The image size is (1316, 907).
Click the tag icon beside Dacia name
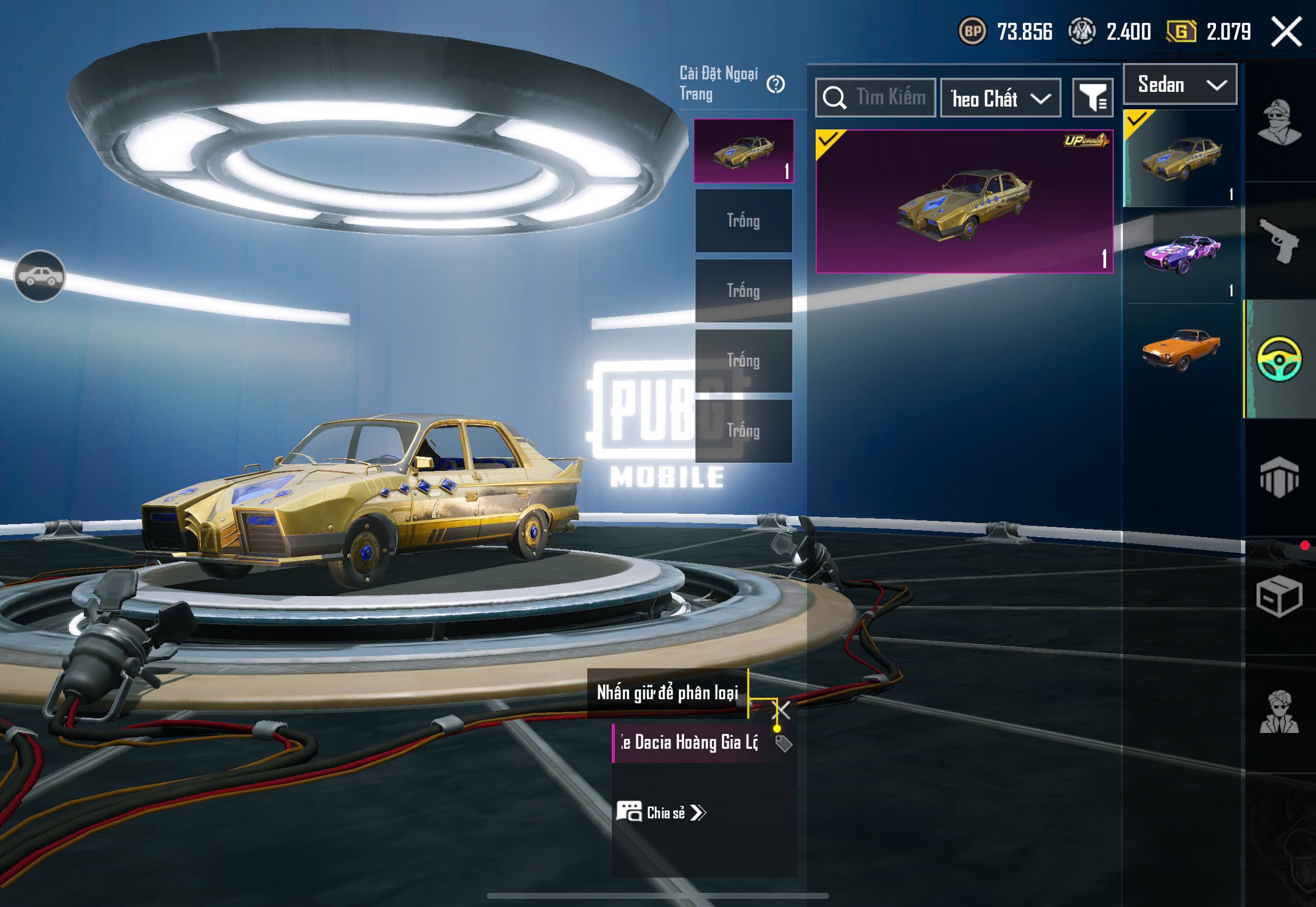784,743
